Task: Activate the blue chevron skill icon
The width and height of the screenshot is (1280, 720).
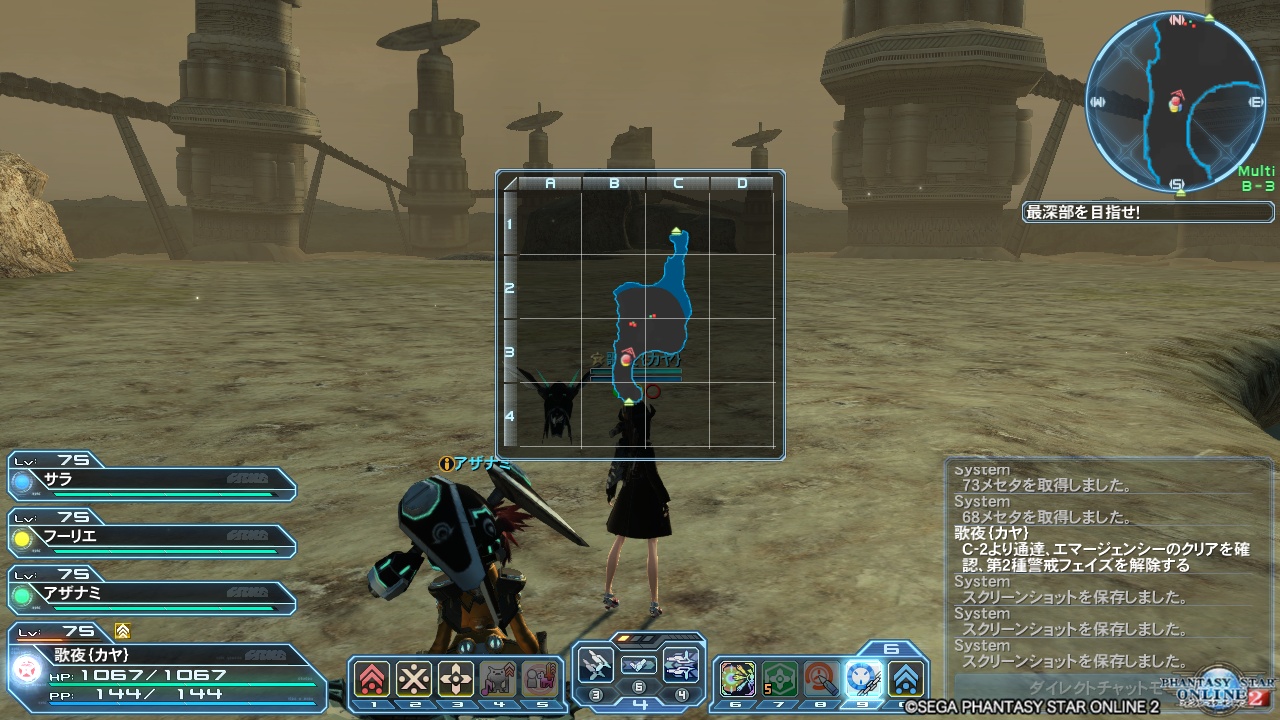Action: coord(906,679)
